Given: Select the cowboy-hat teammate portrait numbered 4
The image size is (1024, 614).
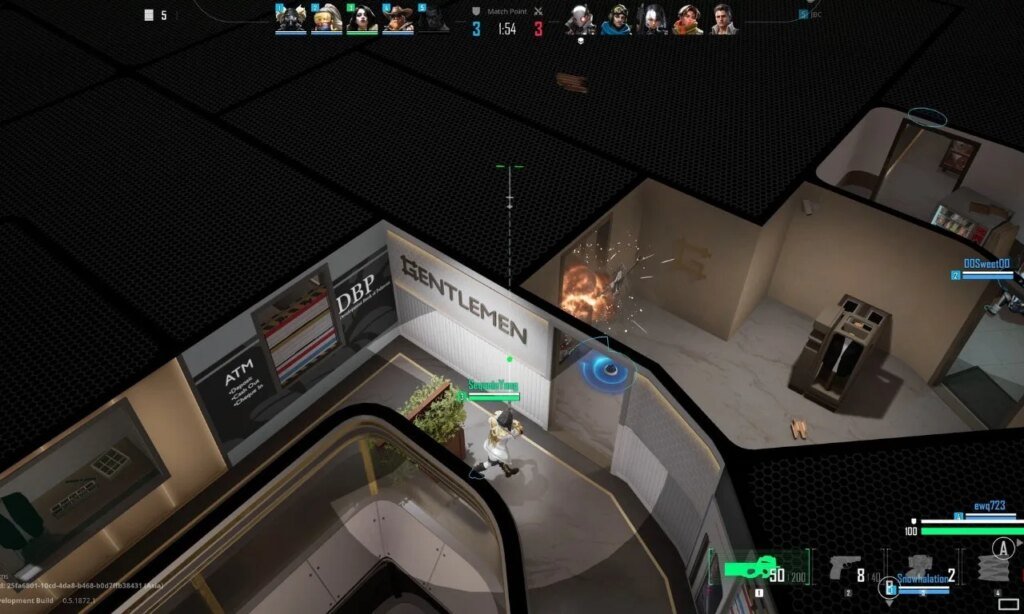Looking at the screenshot, I should tap(398, 19).
